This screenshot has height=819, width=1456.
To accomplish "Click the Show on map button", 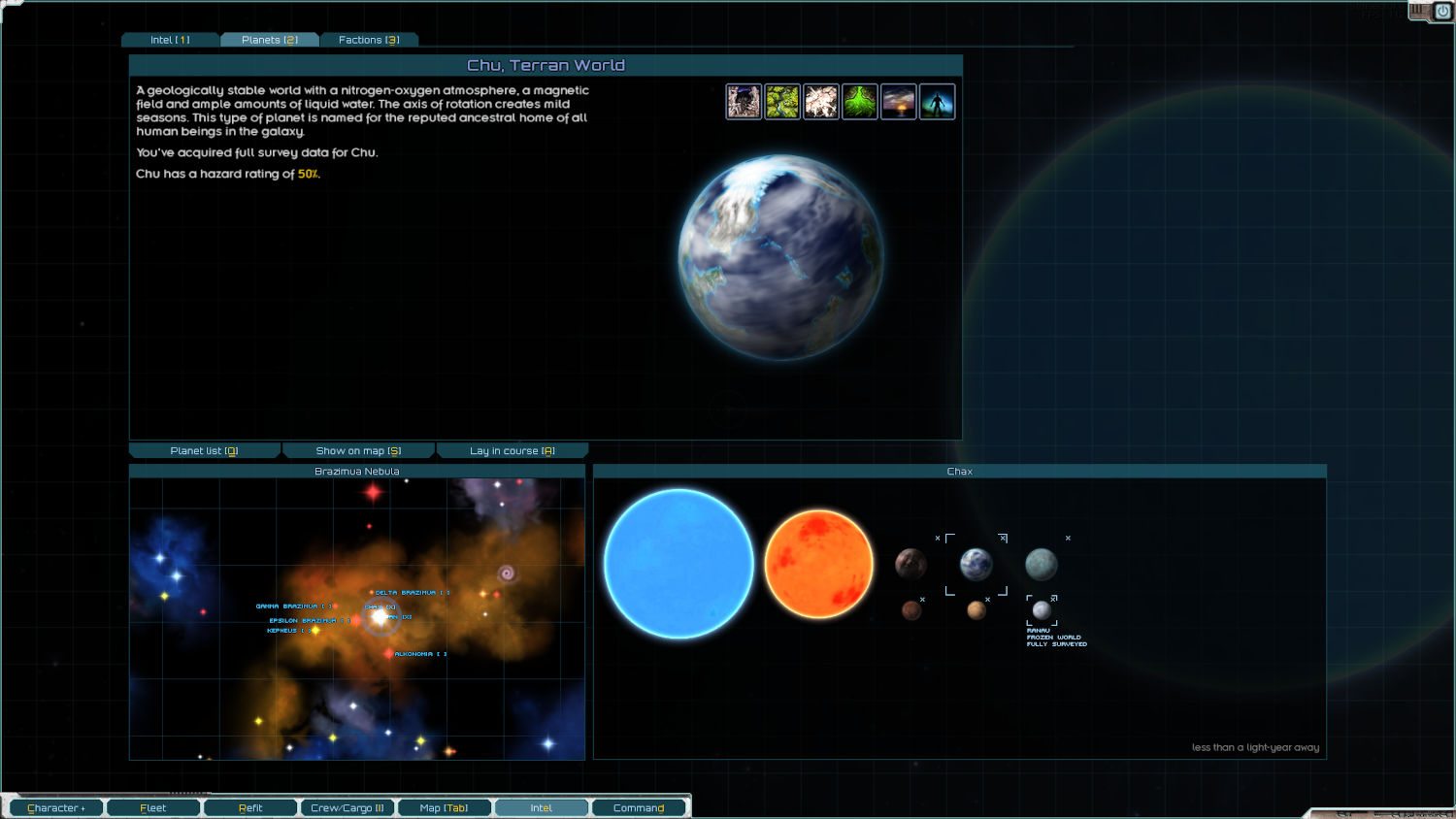I will 358,450.
